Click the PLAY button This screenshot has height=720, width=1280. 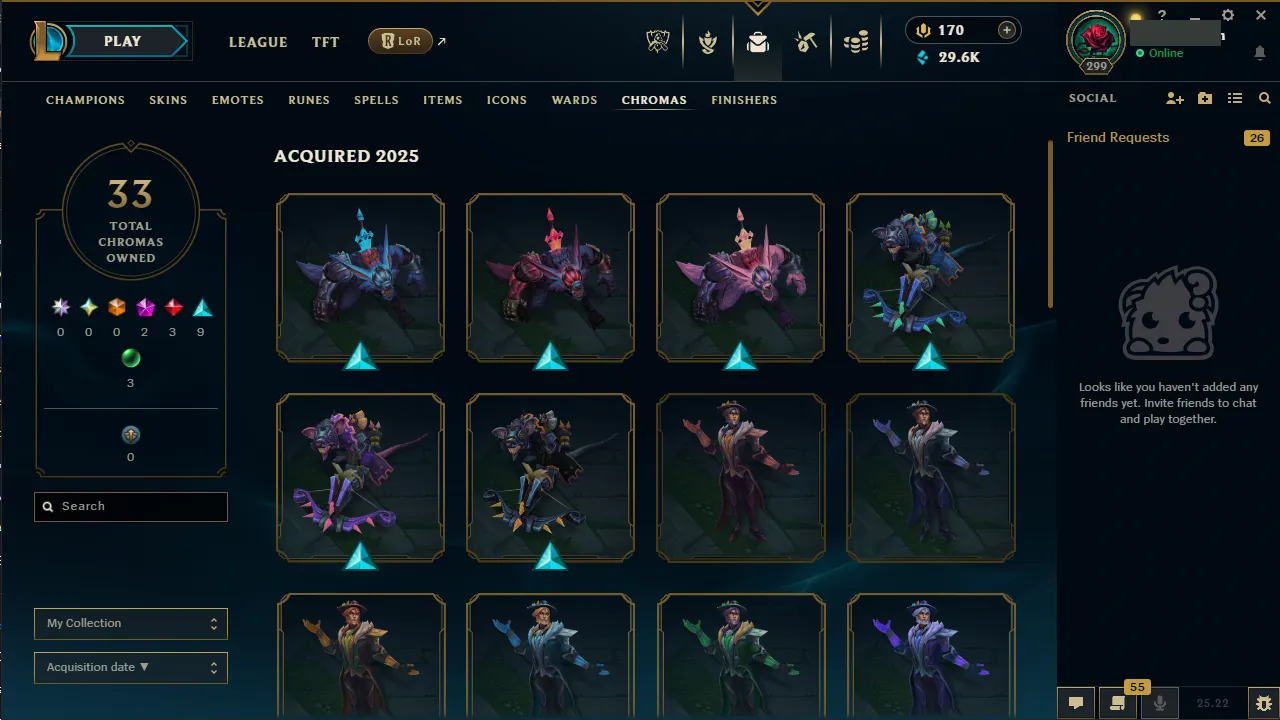point(122,41)
